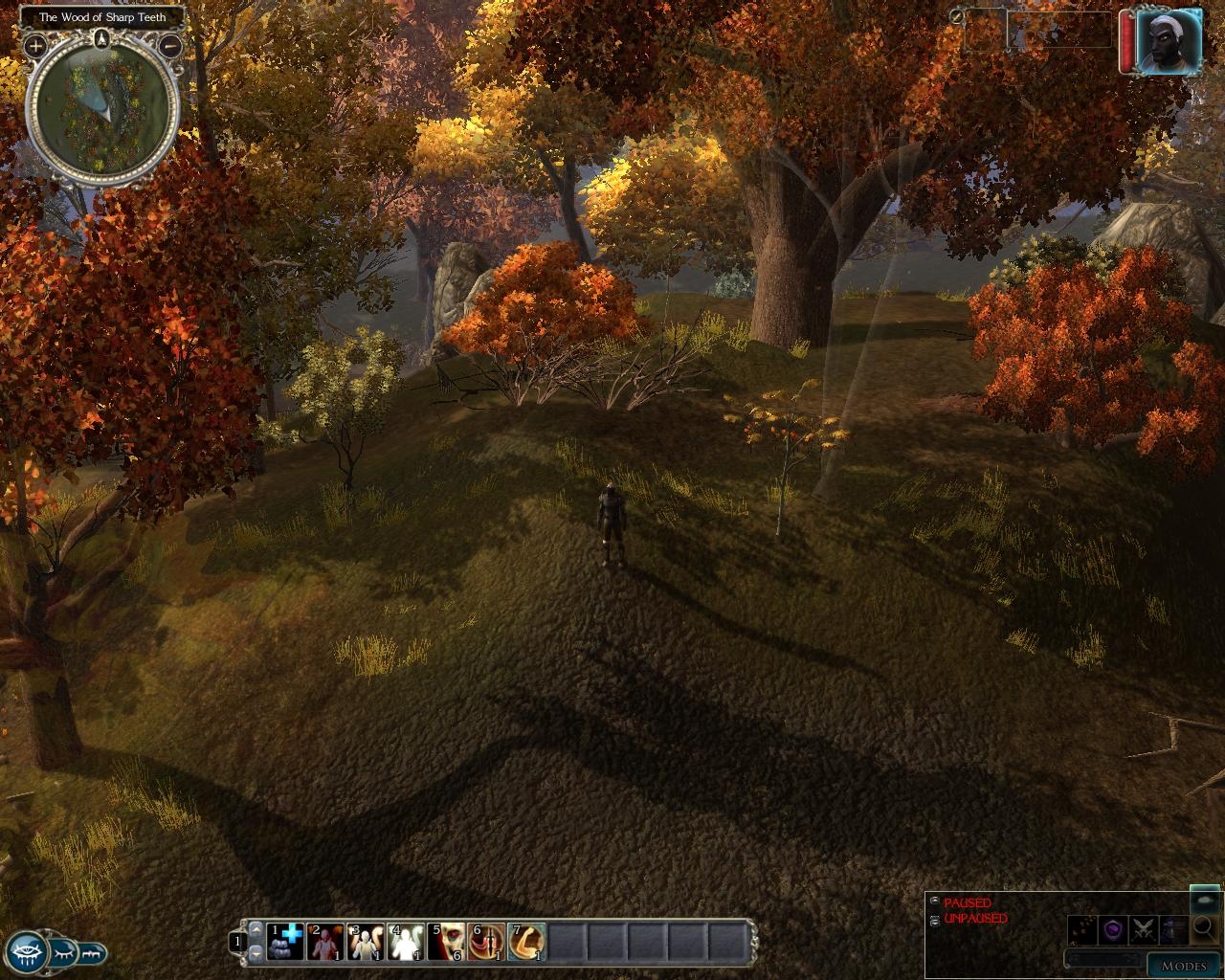Use the red-eyed skull ability in slot 5
The height and width of the screenshot is (980, 1225).
coord(447,941)
